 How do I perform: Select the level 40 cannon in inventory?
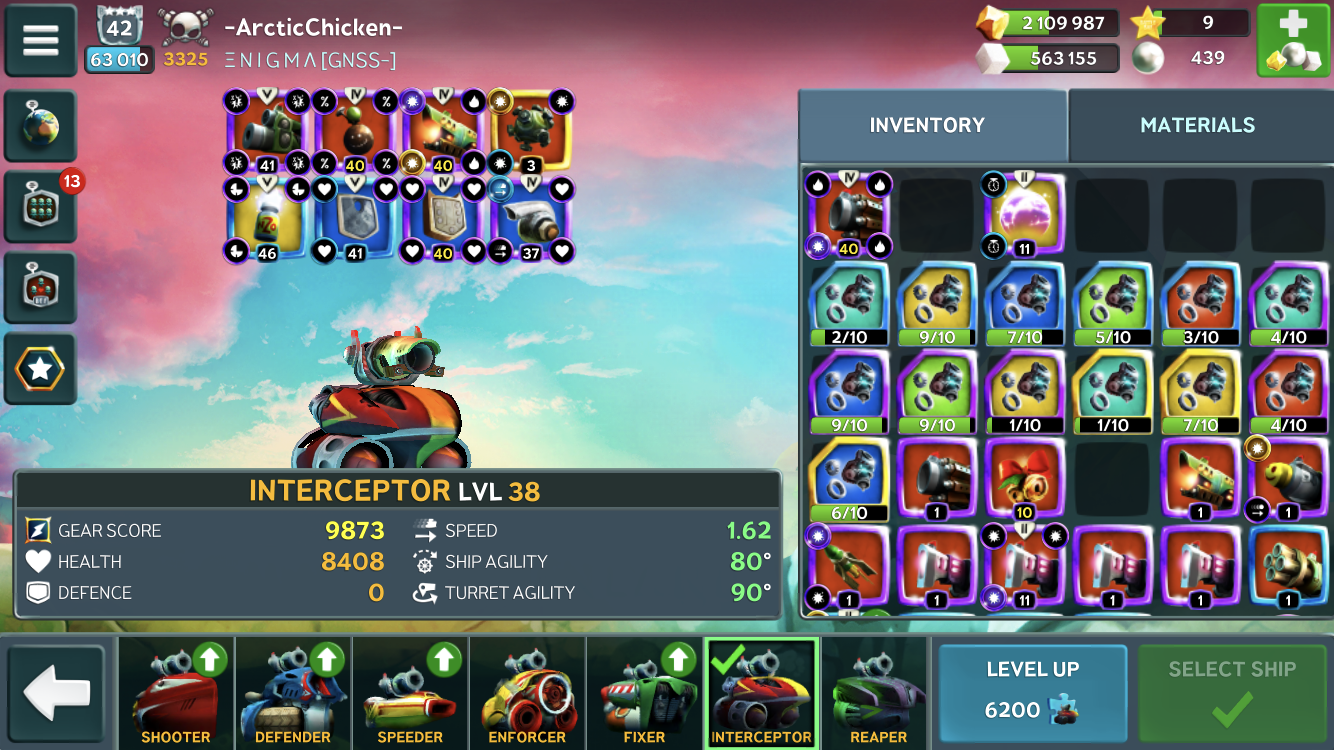point(847,214)
